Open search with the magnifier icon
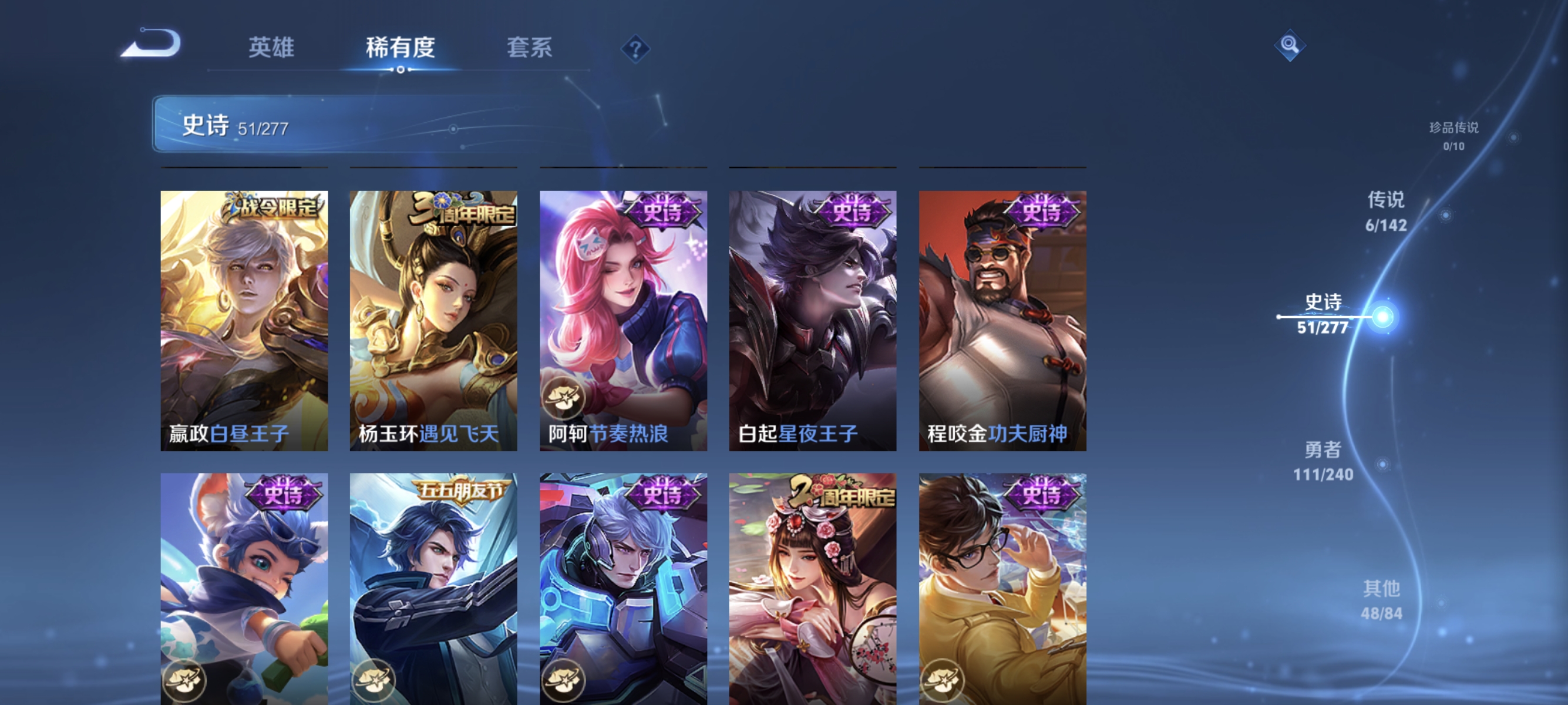The height and width of the screenshot is (705, 1568). click(x=1290, y=45)
